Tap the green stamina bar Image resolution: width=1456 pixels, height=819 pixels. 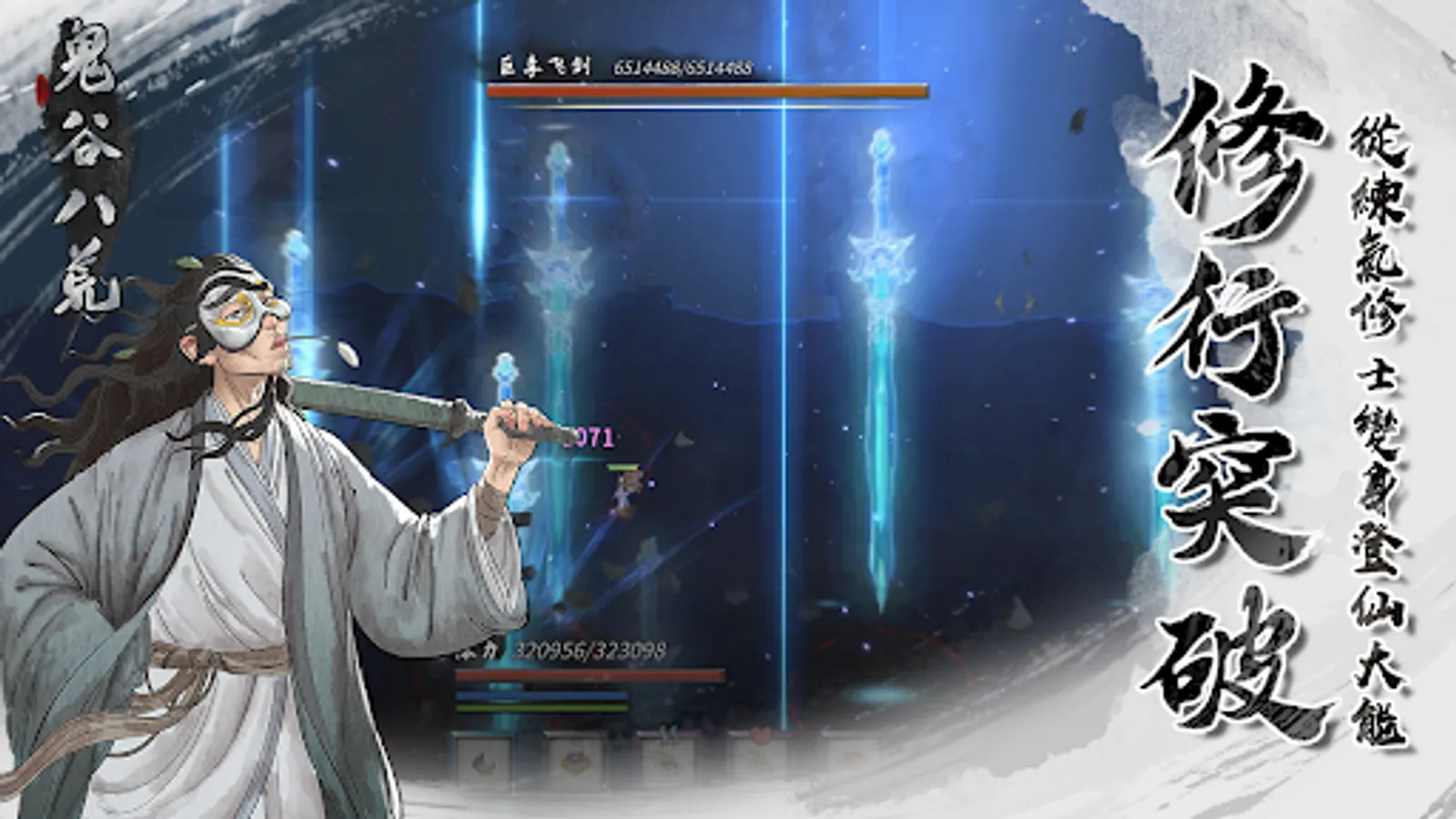tap(541, 710)
